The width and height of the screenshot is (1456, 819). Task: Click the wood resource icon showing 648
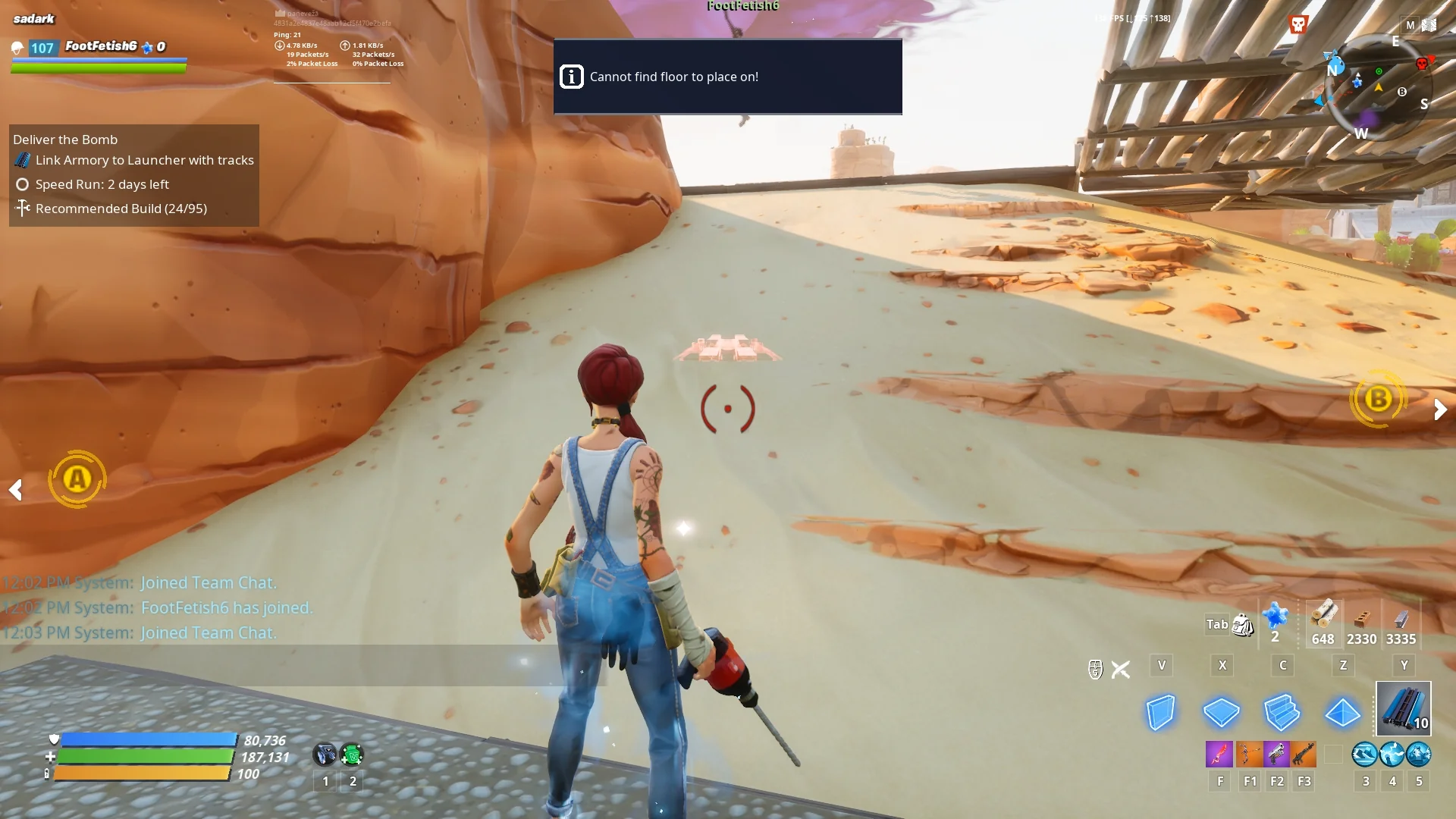click(x=1323, y=622)
